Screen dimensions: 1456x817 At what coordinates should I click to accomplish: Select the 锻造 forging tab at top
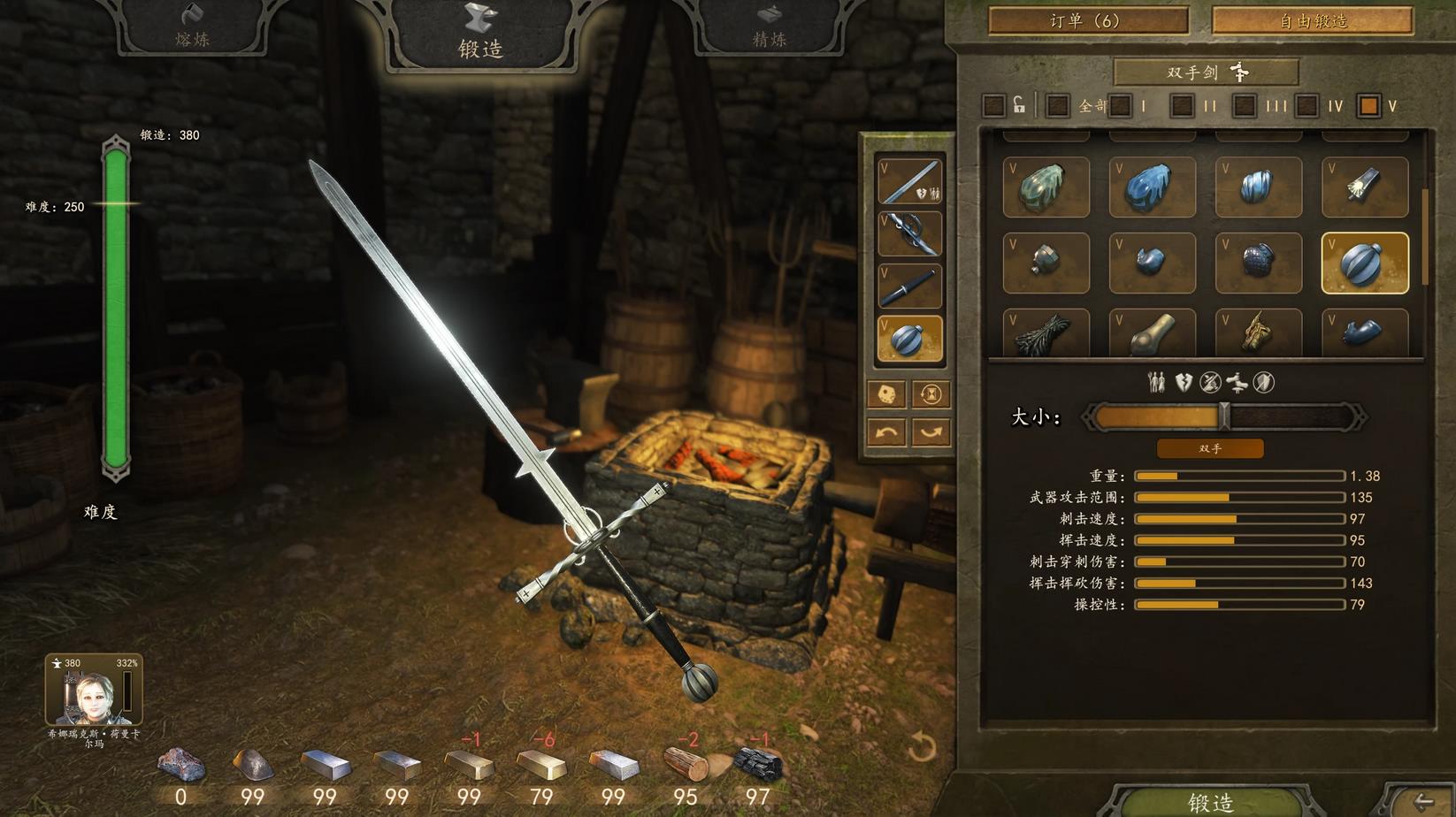[x=480, y=35]
